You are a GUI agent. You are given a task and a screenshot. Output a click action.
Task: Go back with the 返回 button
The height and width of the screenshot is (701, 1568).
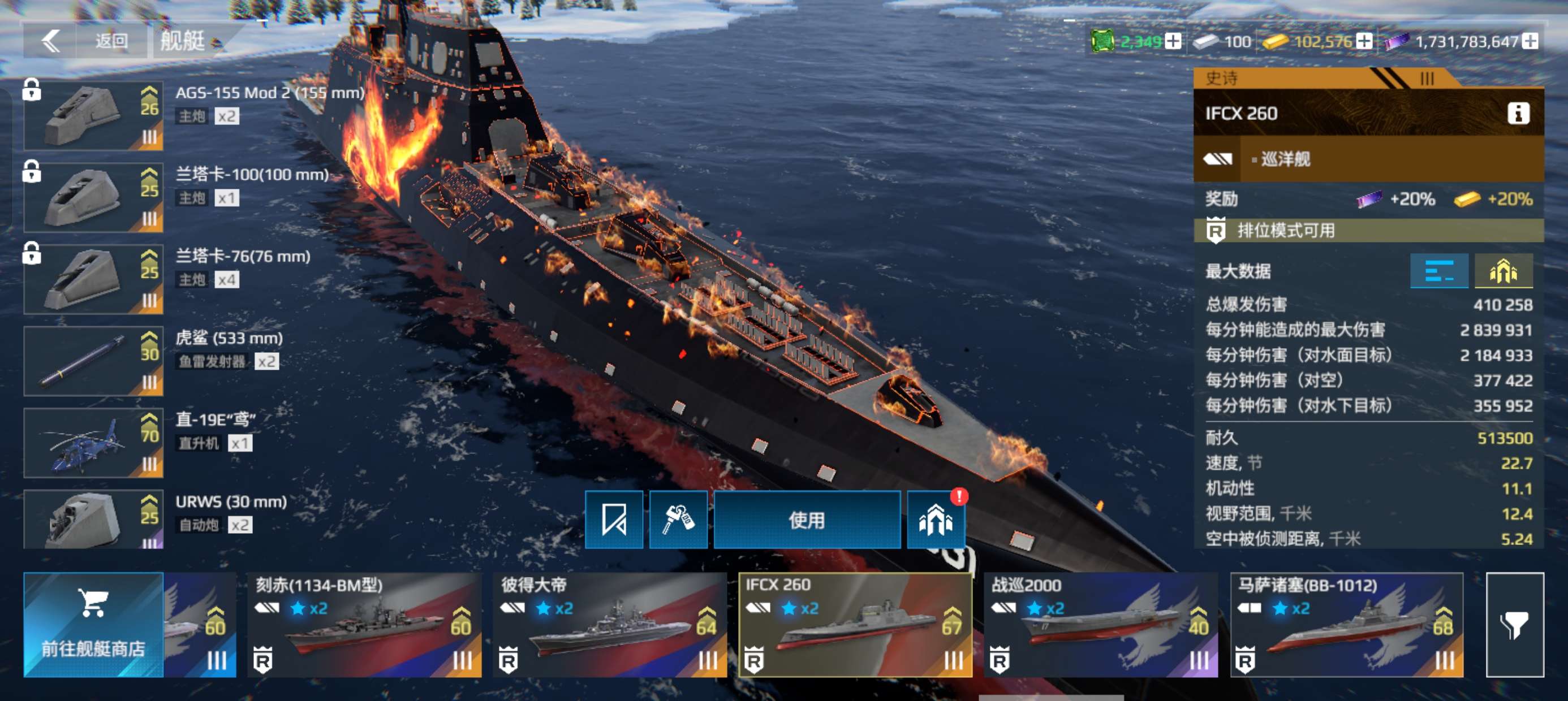85,41
